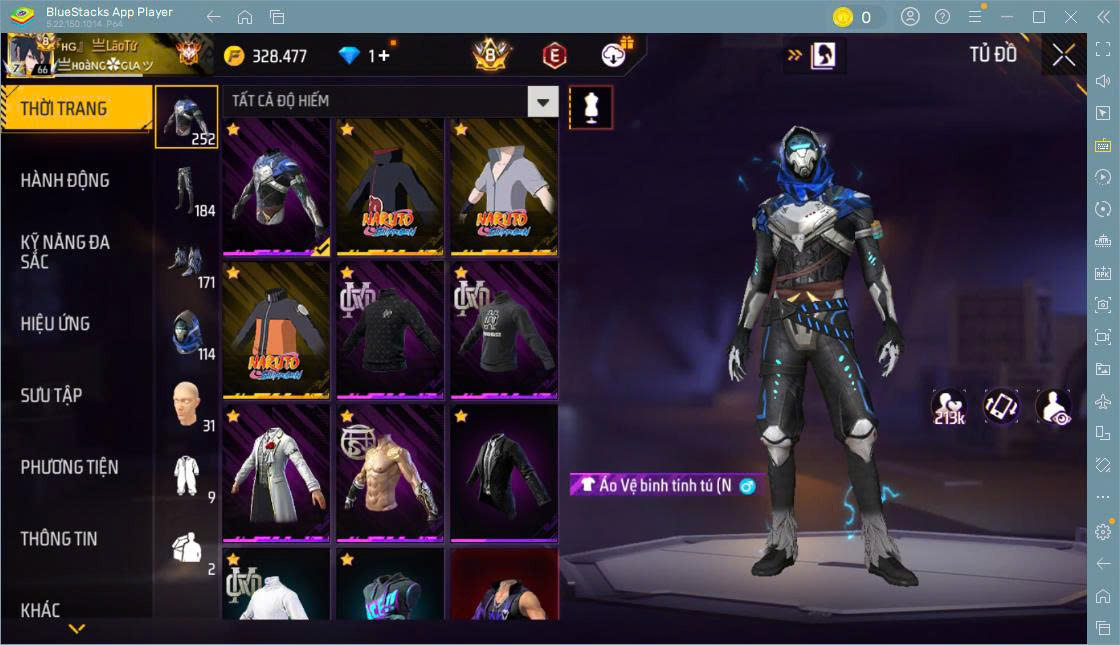The width and height of the screenshot is (1120, 645).
Task: Choose the Phương Tiện vehicles tab
Action: 69,467
